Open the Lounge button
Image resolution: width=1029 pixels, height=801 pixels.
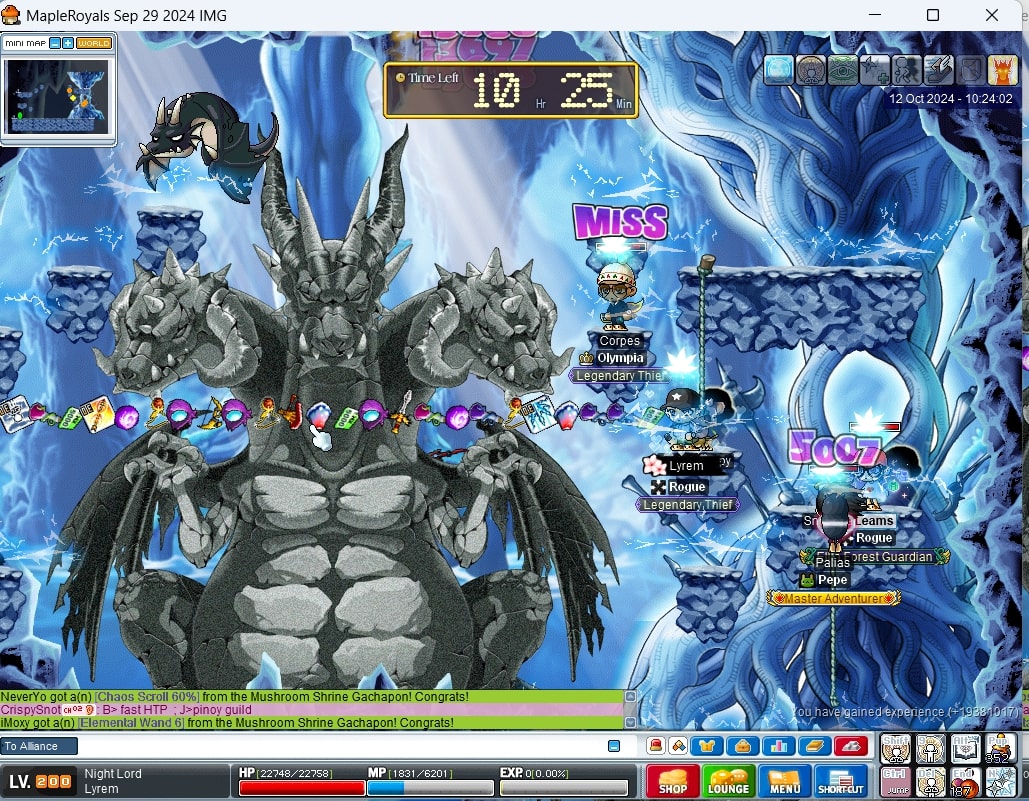(728, 781)
